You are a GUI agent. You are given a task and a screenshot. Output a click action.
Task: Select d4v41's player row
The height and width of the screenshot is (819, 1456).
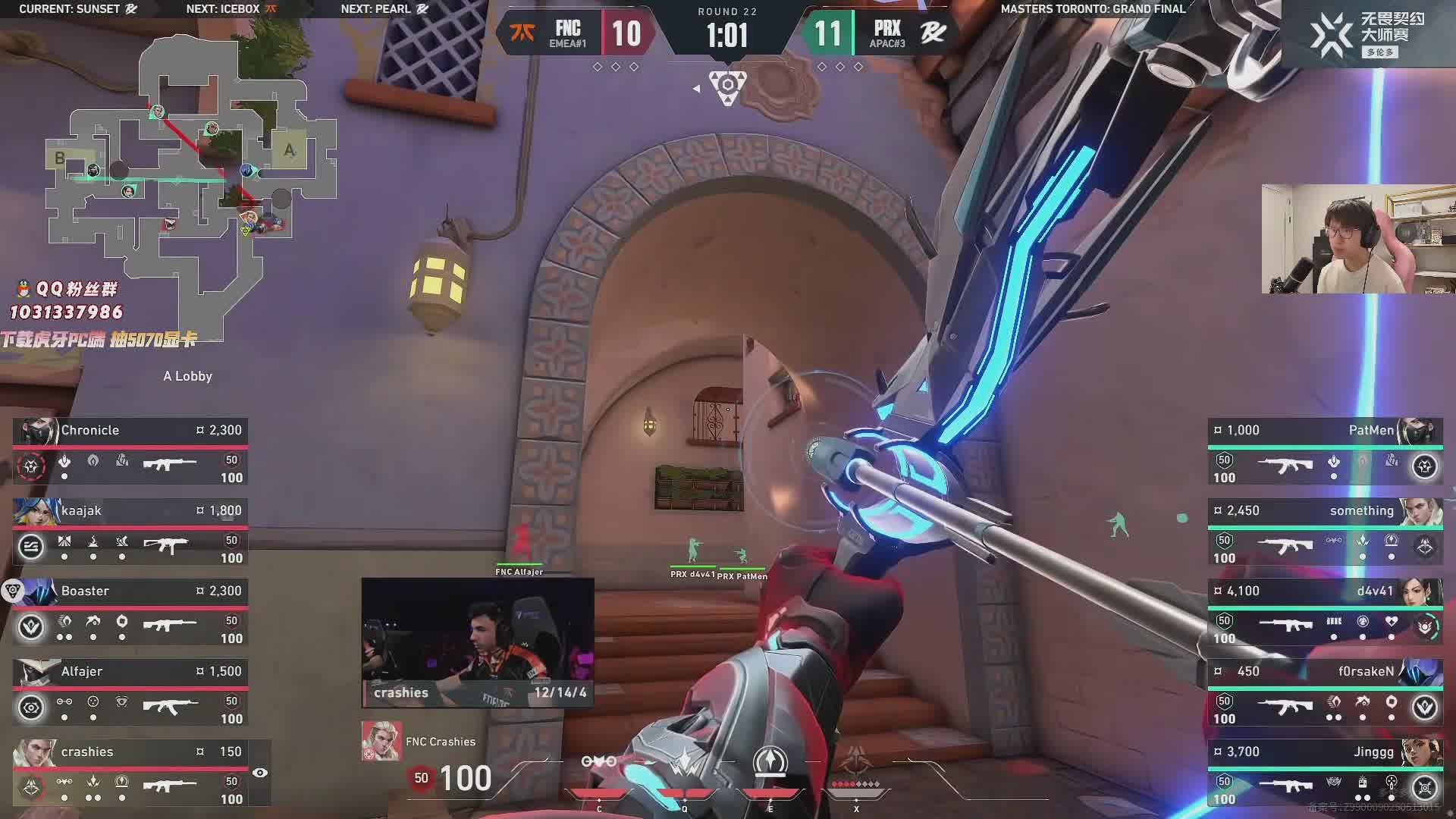[1325, 613]
